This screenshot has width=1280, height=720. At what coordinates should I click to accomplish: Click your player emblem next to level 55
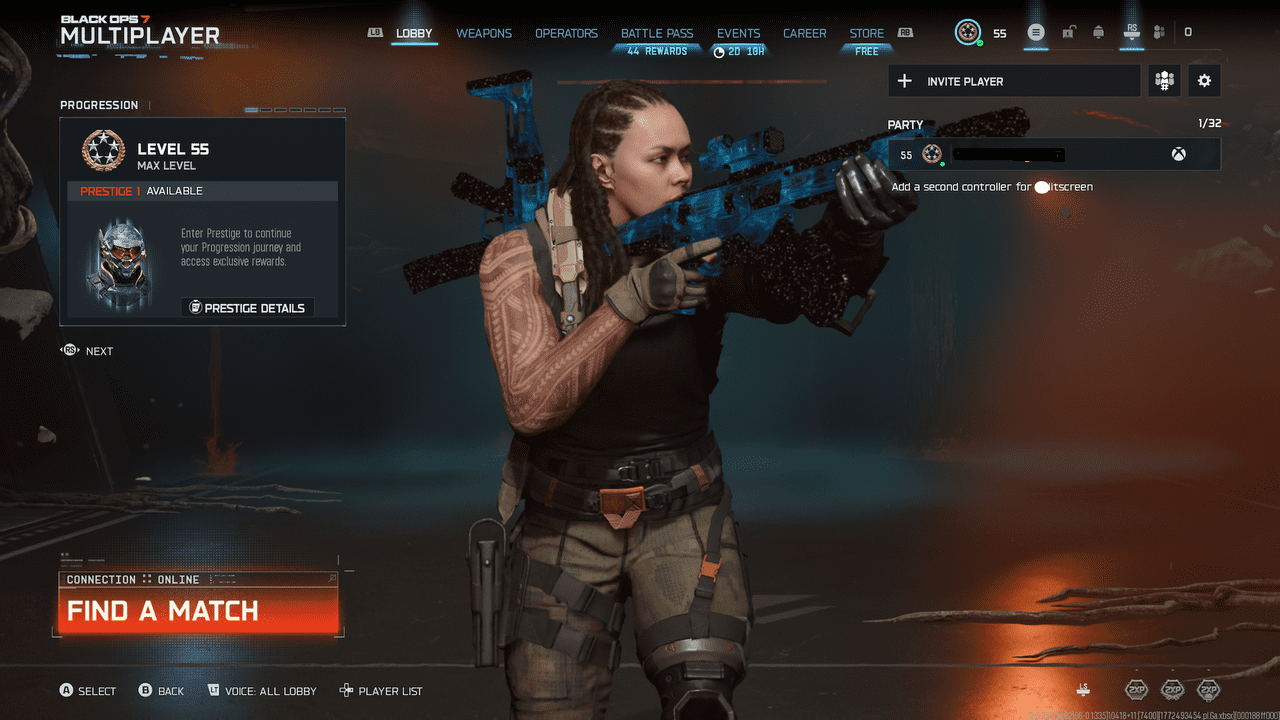(966, 32)
